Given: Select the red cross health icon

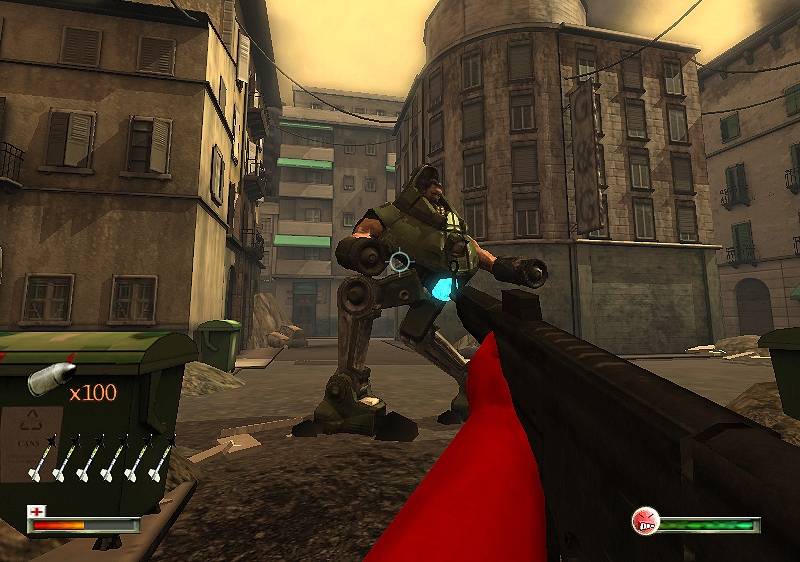Looking at the screenshot, I should [37, 511].
